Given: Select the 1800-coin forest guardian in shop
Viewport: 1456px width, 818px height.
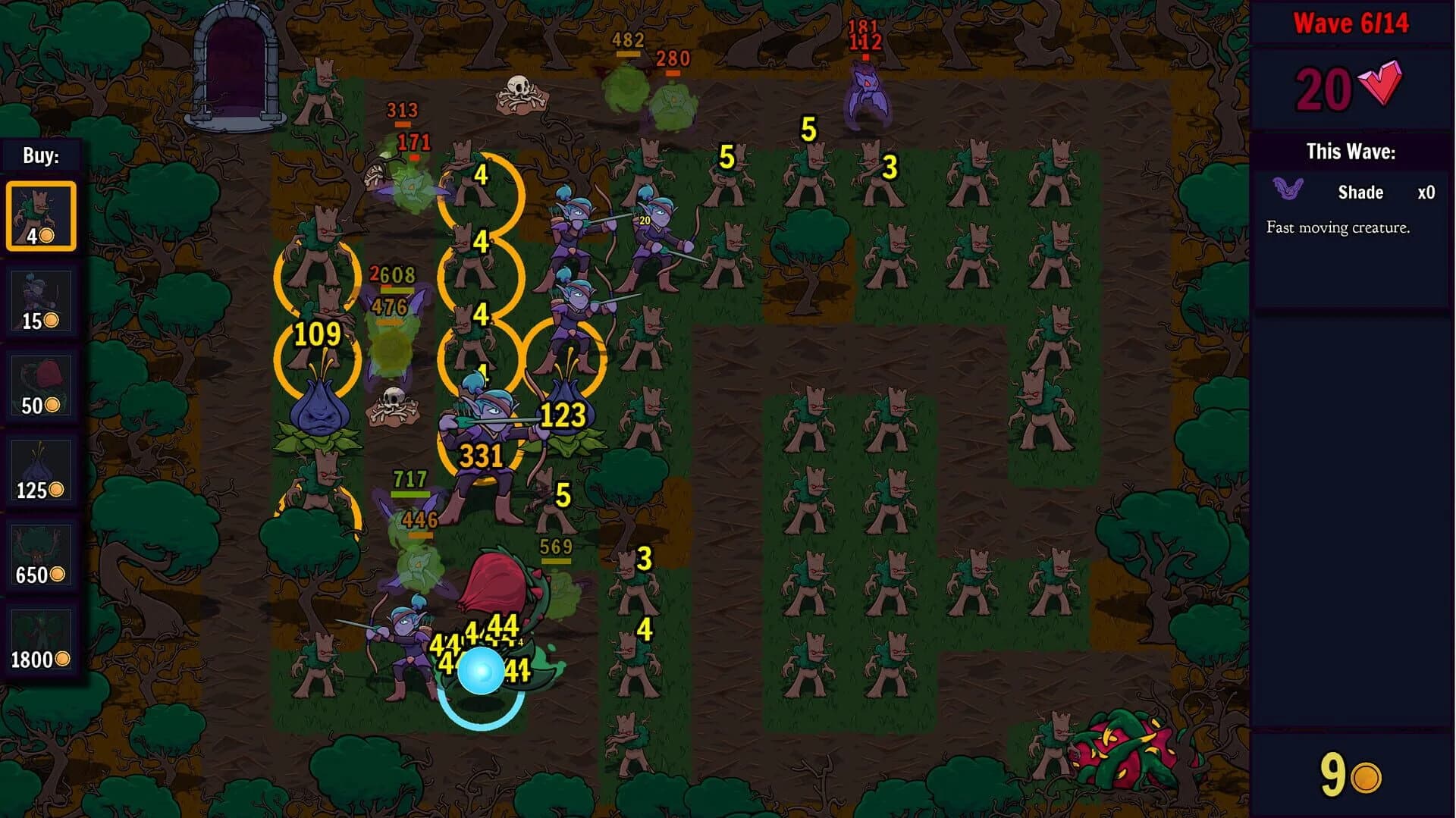Looking at the screenshot, I should (42, 641).
